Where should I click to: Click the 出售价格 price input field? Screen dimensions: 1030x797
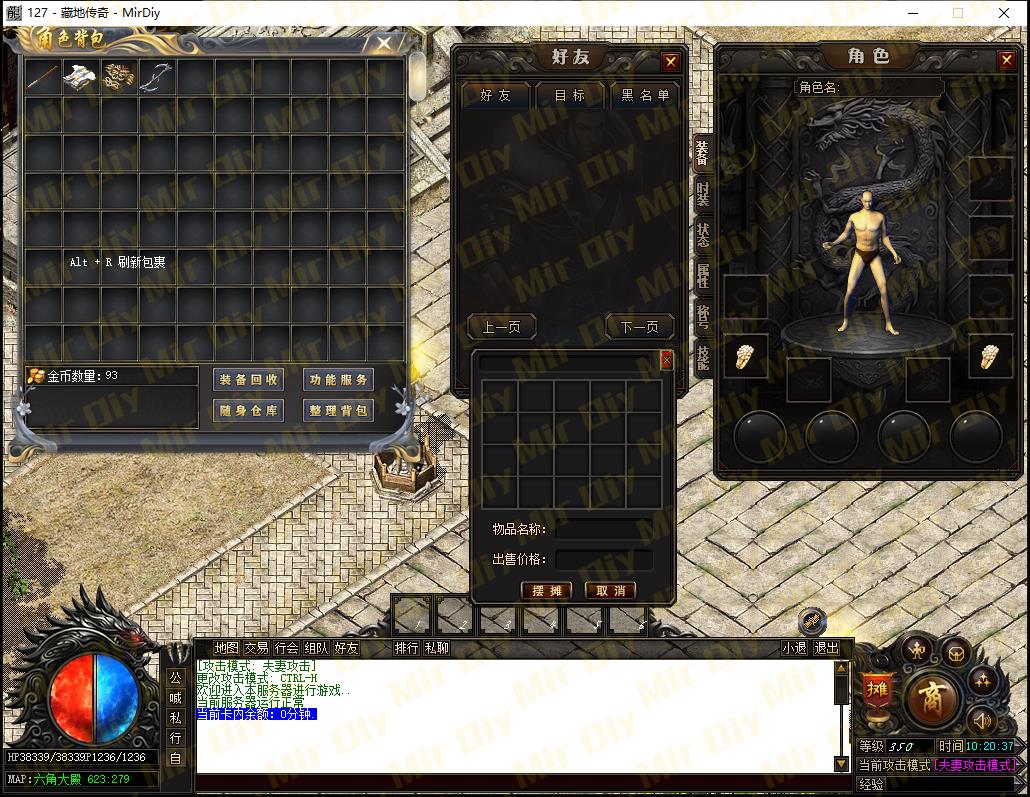pyautogui.click(x=604, y=560)
